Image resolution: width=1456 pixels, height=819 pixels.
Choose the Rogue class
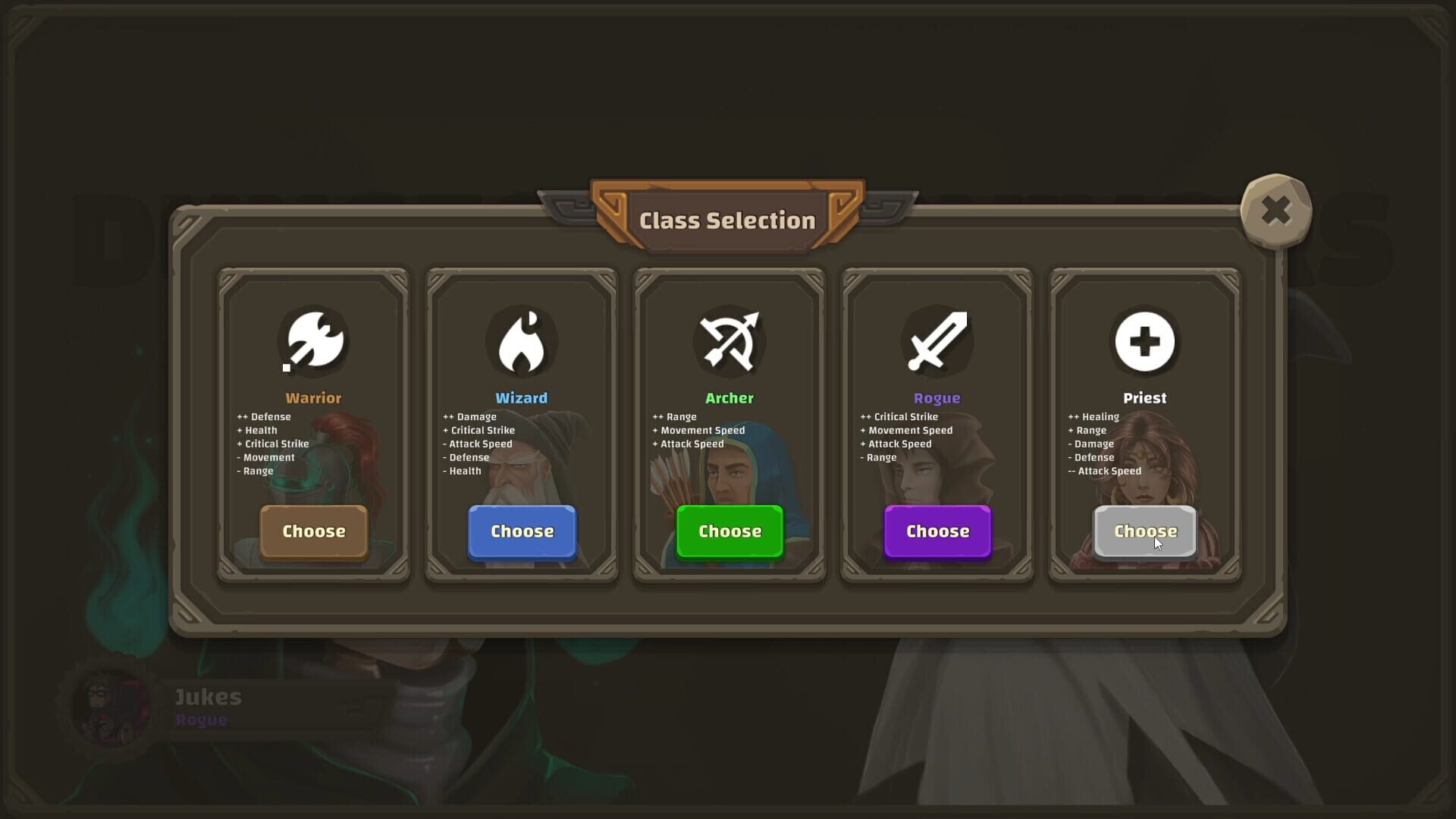pos(937,532)
